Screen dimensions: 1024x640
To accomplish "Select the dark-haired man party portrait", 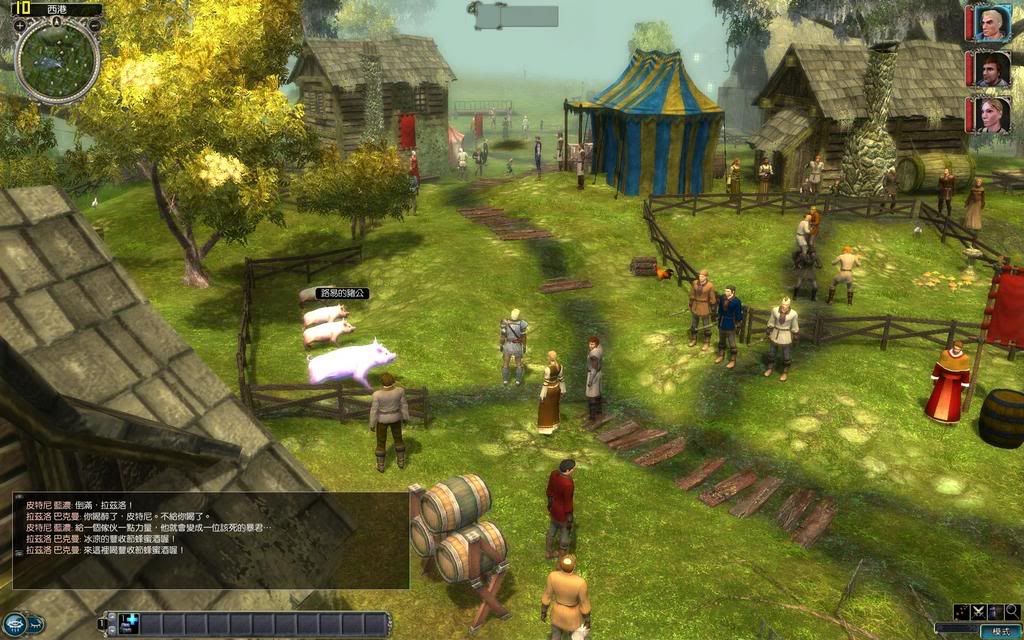I will coord(992,69).
